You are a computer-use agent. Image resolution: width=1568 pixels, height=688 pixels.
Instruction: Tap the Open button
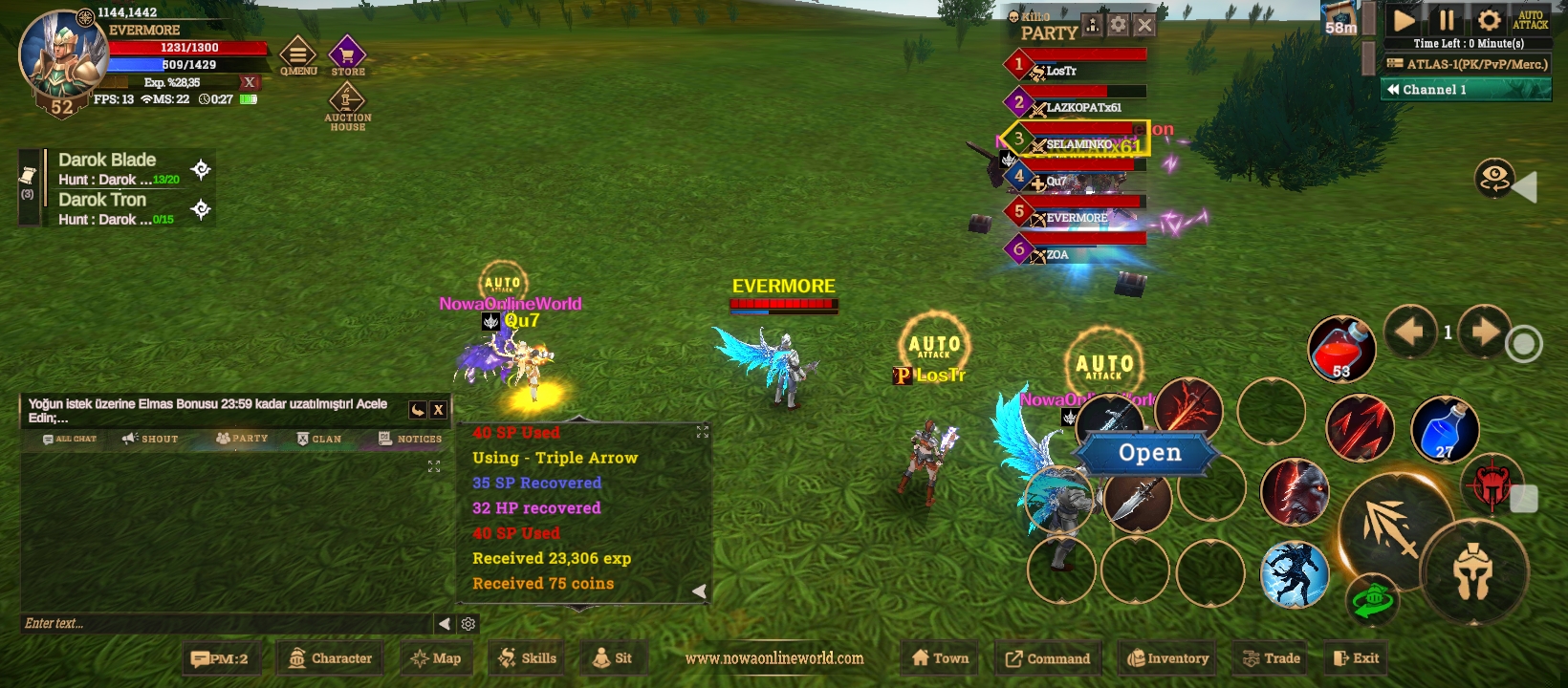[x=1149, y=453]
